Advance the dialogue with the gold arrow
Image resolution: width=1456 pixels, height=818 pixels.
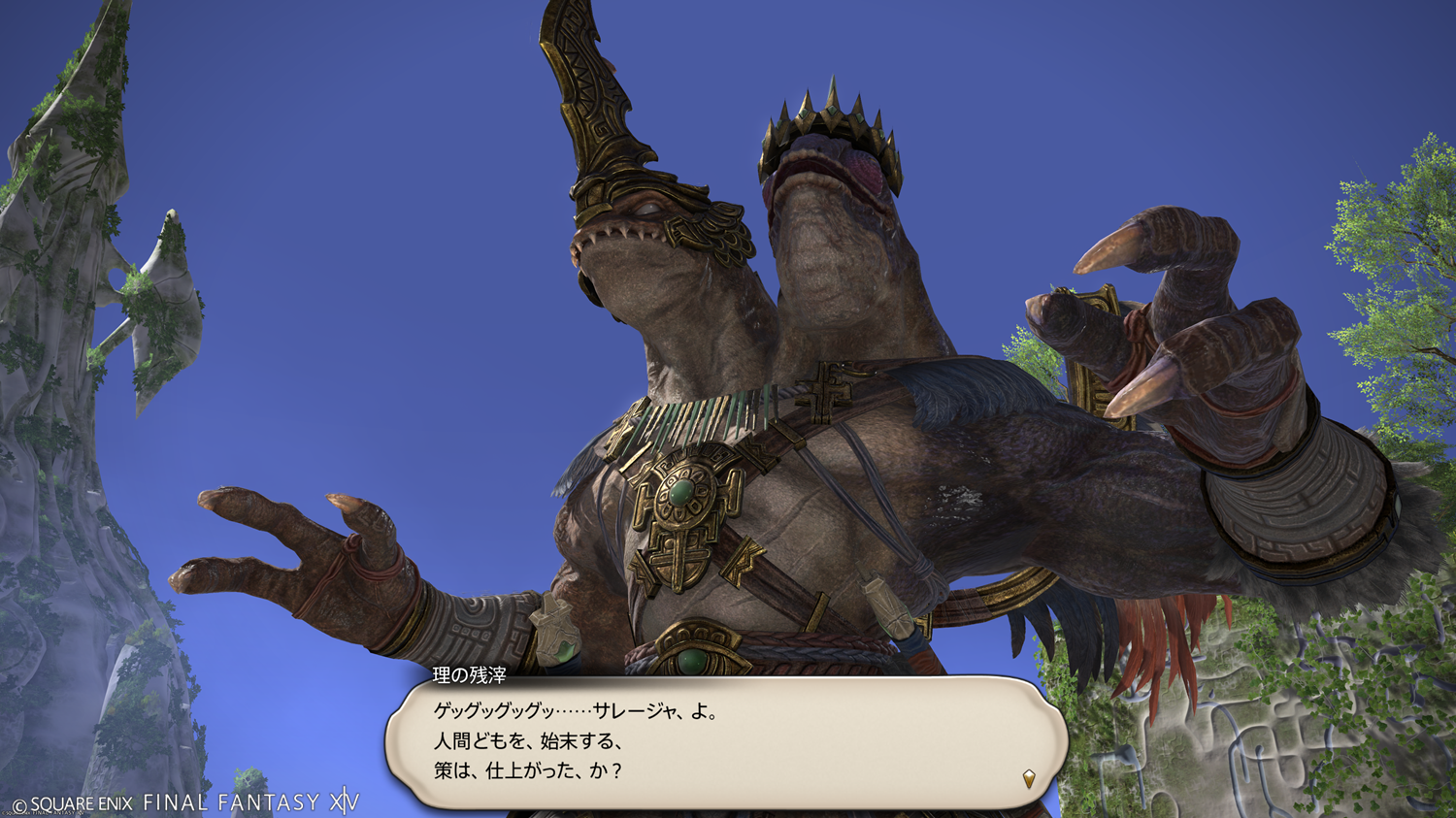click(1029, 777)
